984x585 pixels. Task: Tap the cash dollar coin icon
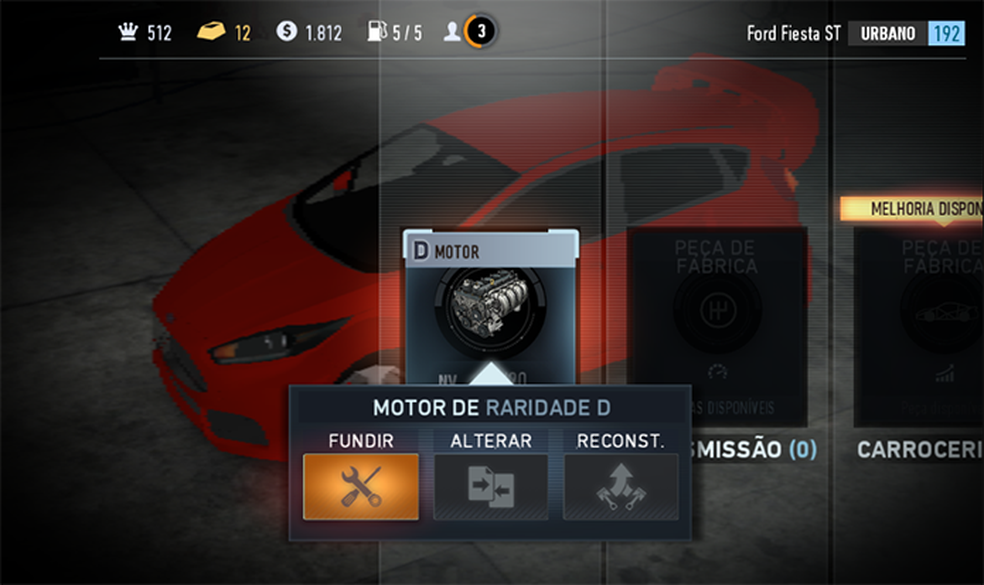(287, 32)
